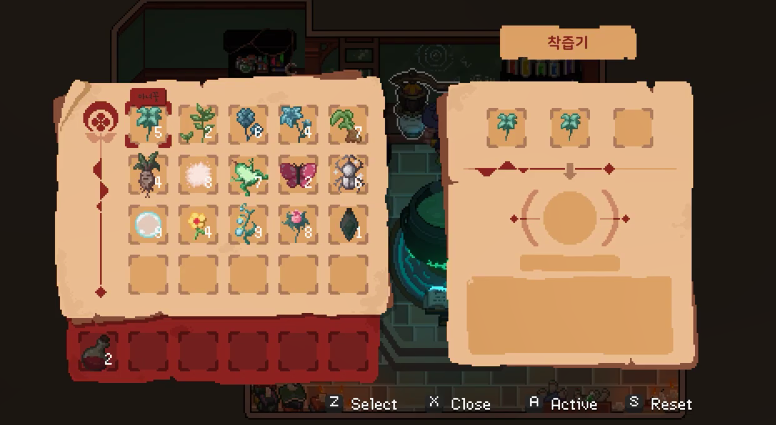776x425 pixels.
Task: Pick the yellow flower ingredient
Action: tap(198, 224)
